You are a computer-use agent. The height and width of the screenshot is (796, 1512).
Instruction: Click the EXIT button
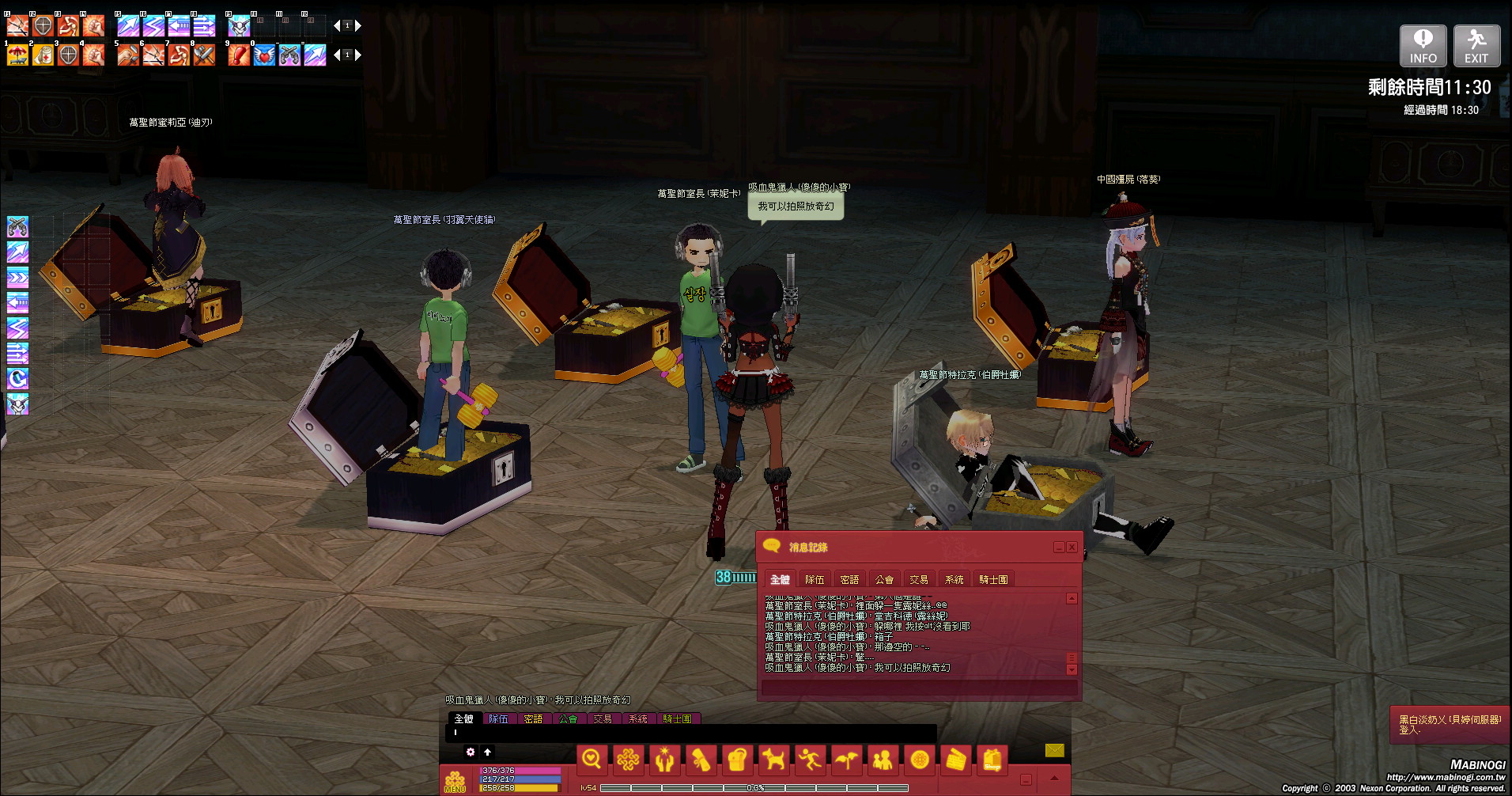pos(1476,46)
